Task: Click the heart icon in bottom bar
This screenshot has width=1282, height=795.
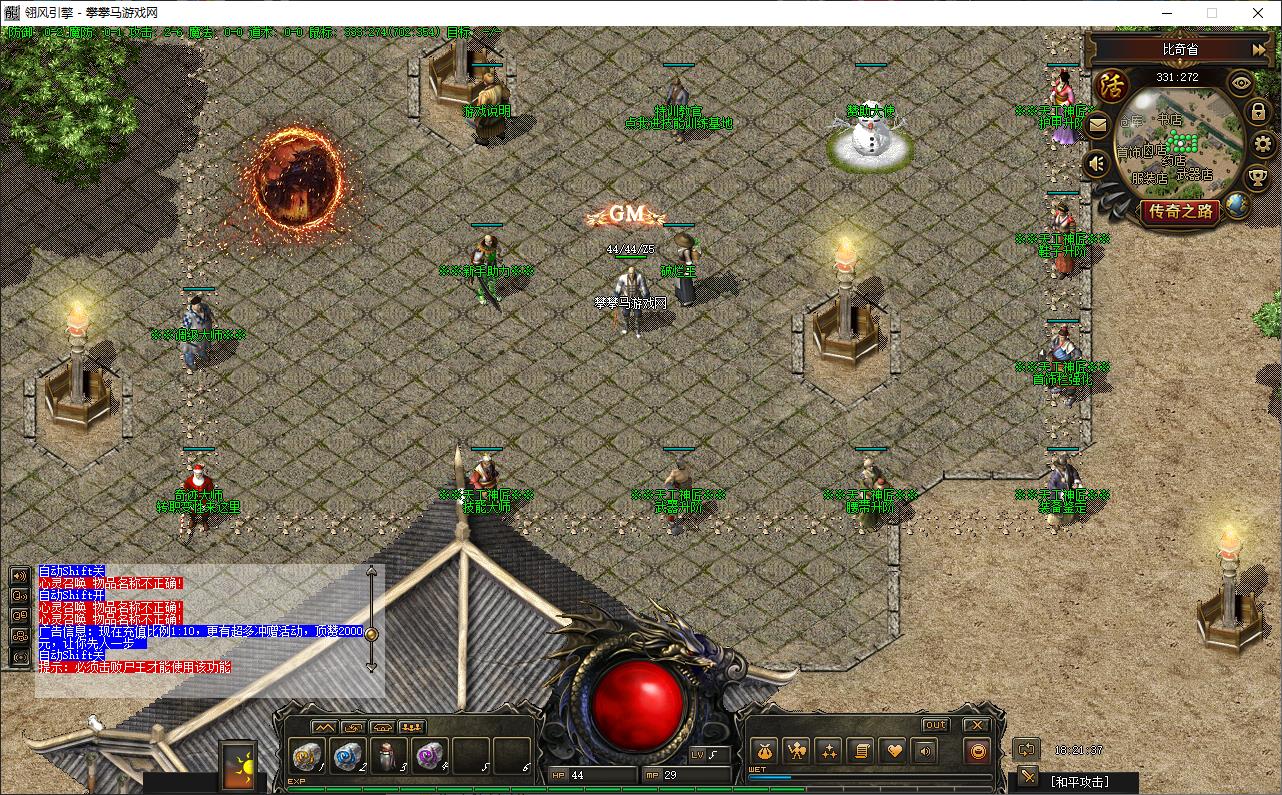Action: [892, 751]
